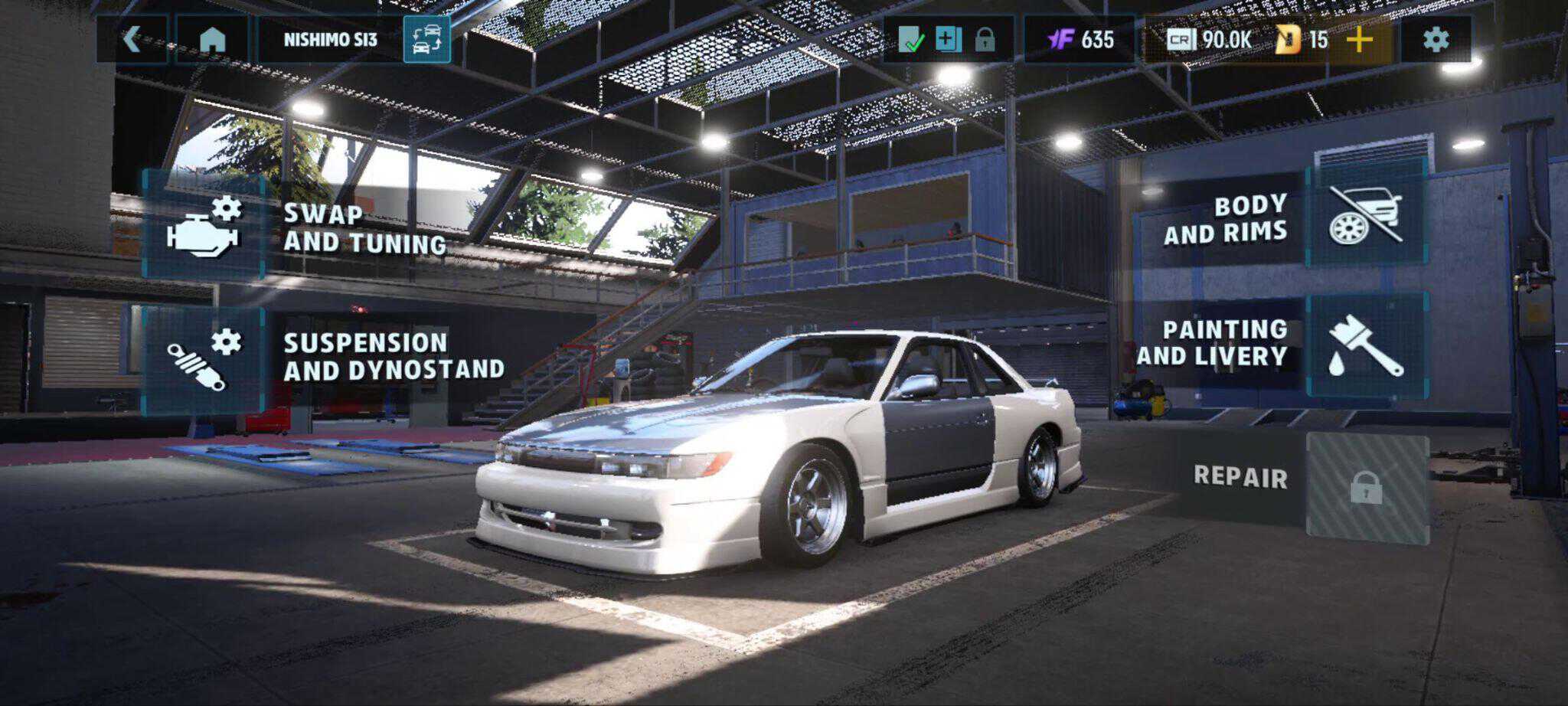Go back with the arrow button

132,40
